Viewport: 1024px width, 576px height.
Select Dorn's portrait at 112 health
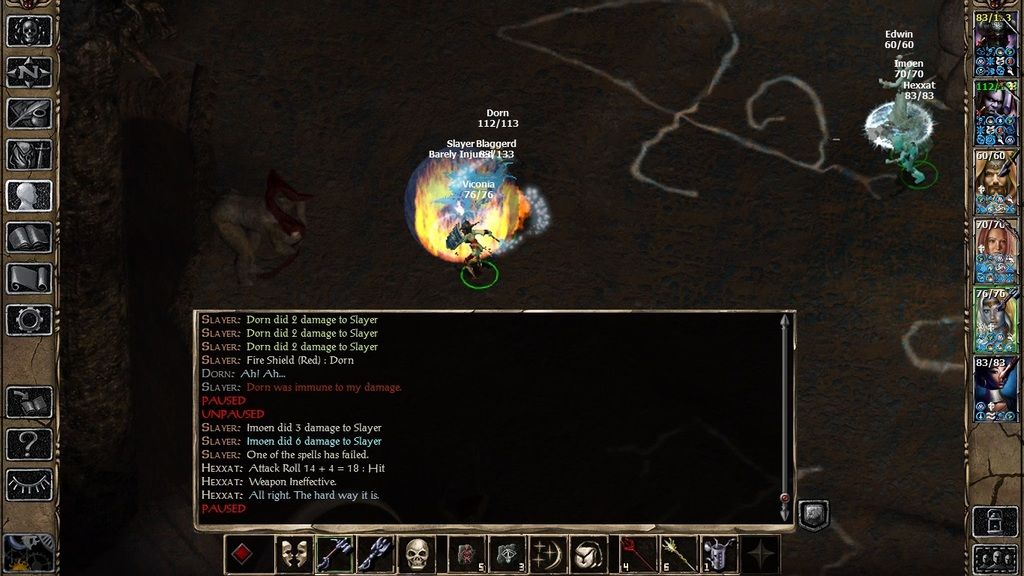click(996, 112)
